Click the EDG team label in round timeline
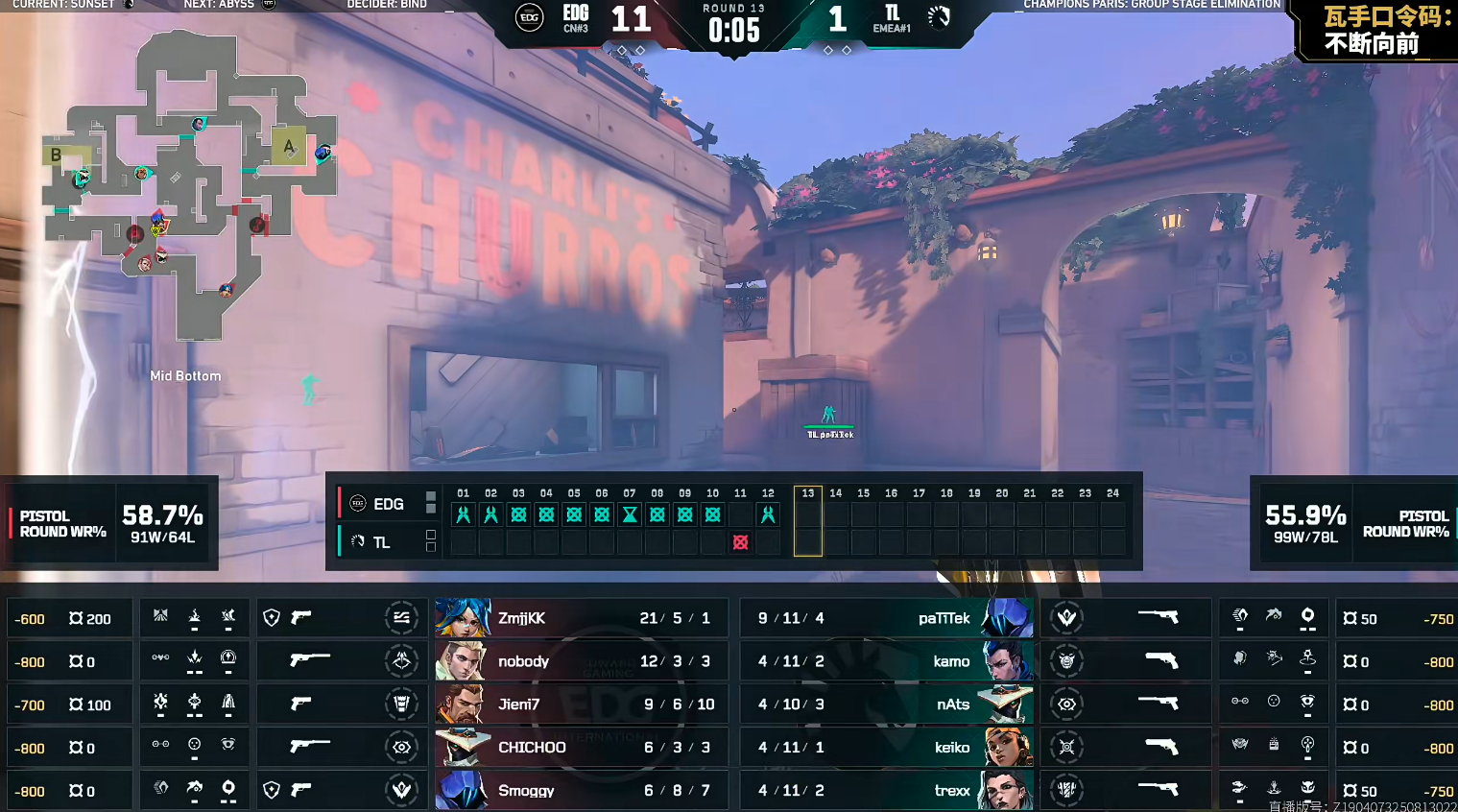The image size is (1458, 812). point(388,504)
